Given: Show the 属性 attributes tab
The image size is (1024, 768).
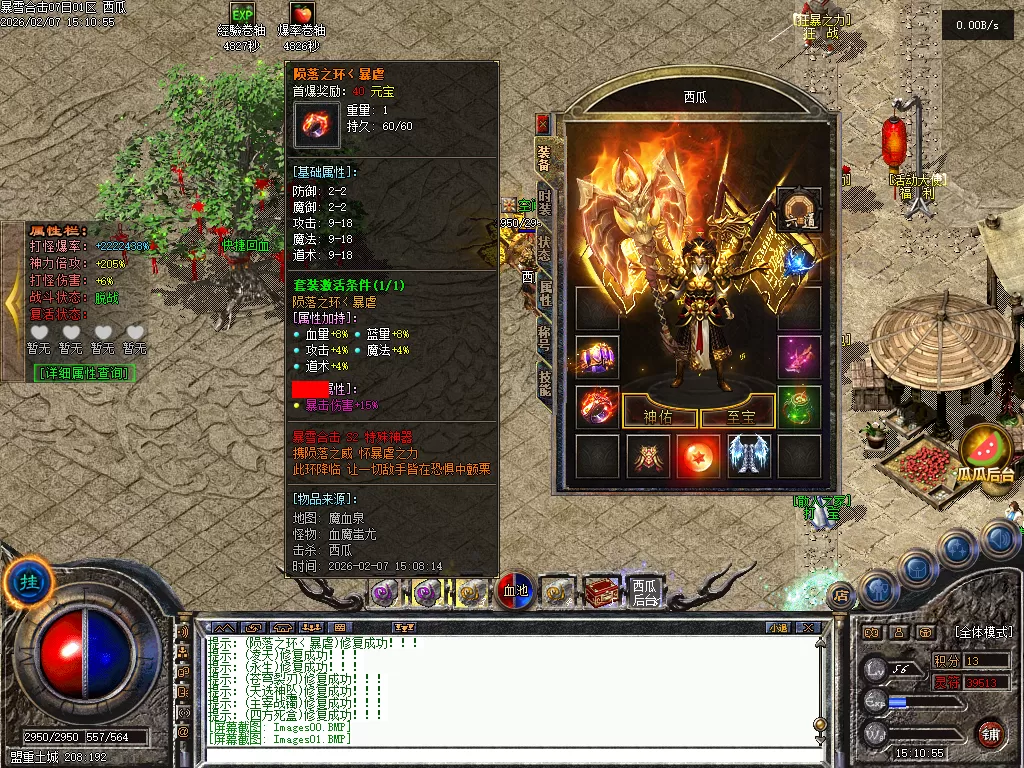Looking at the screenshot, I should coord(543,293).
